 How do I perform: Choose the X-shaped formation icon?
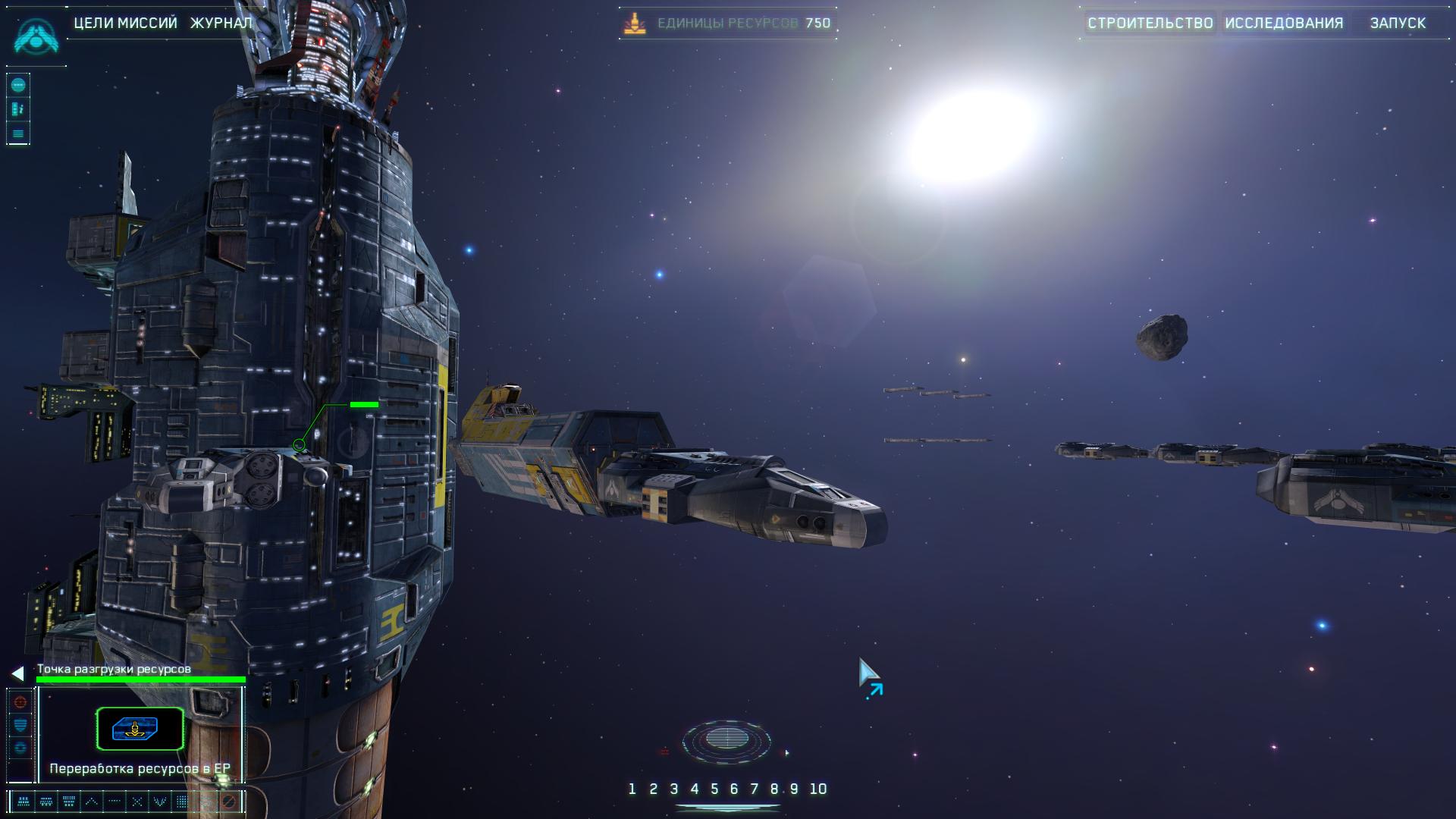click(x=137, y=801)
